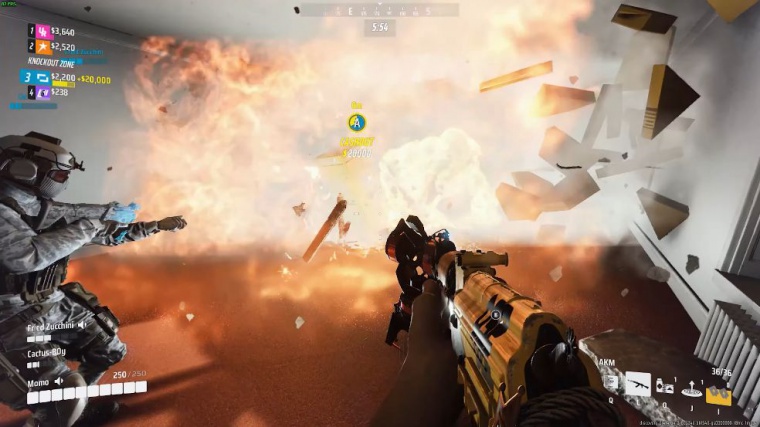This screenshot has width=760, height=427.
Task: Toggle Momo's voice speaker icon
Action: (x=59, y=381)
